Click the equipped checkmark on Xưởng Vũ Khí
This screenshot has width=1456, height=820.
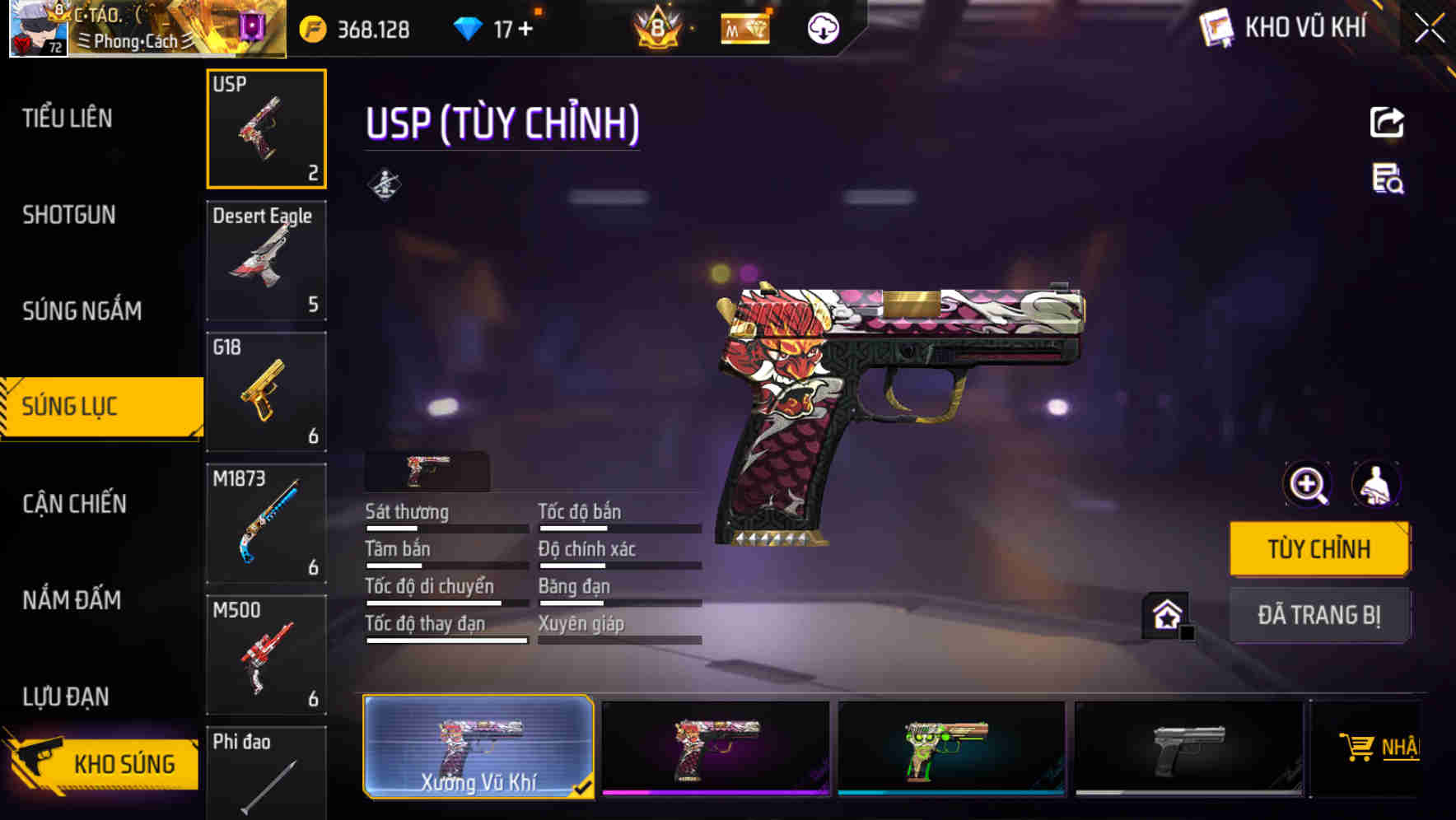tap(584, 787)
